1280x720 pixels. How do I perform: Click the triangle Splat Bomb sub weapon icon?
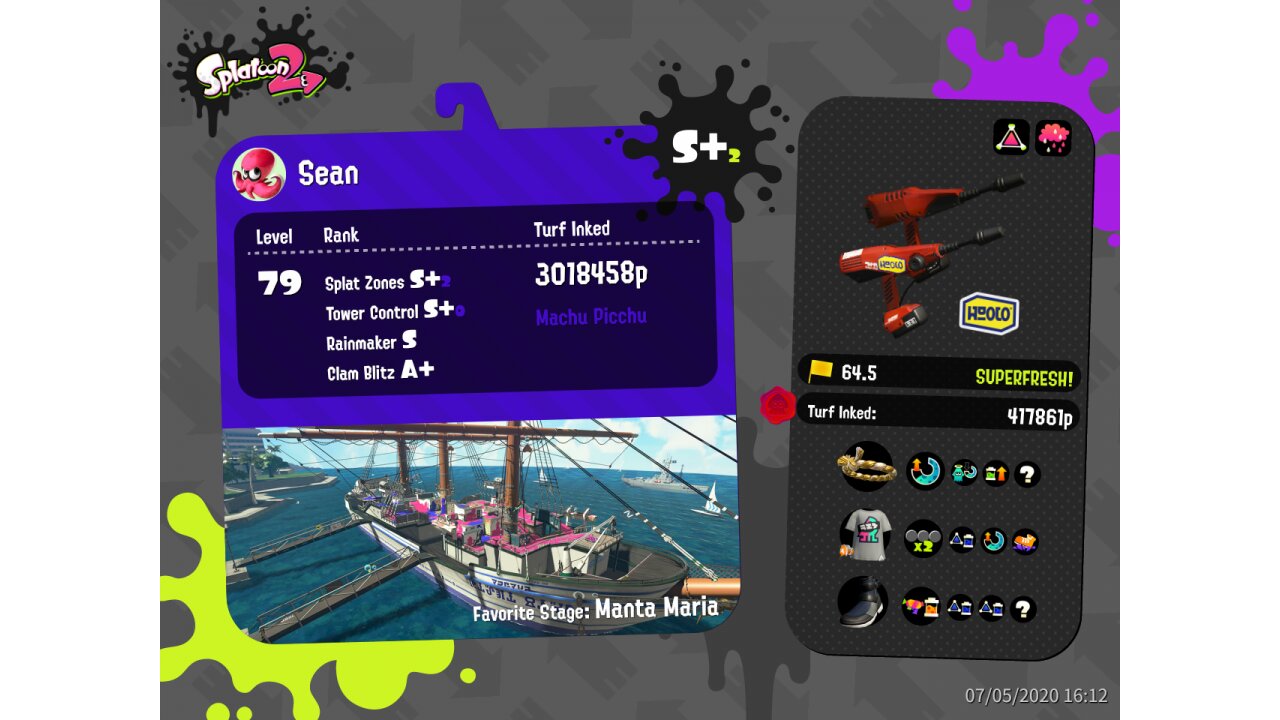1011,137
